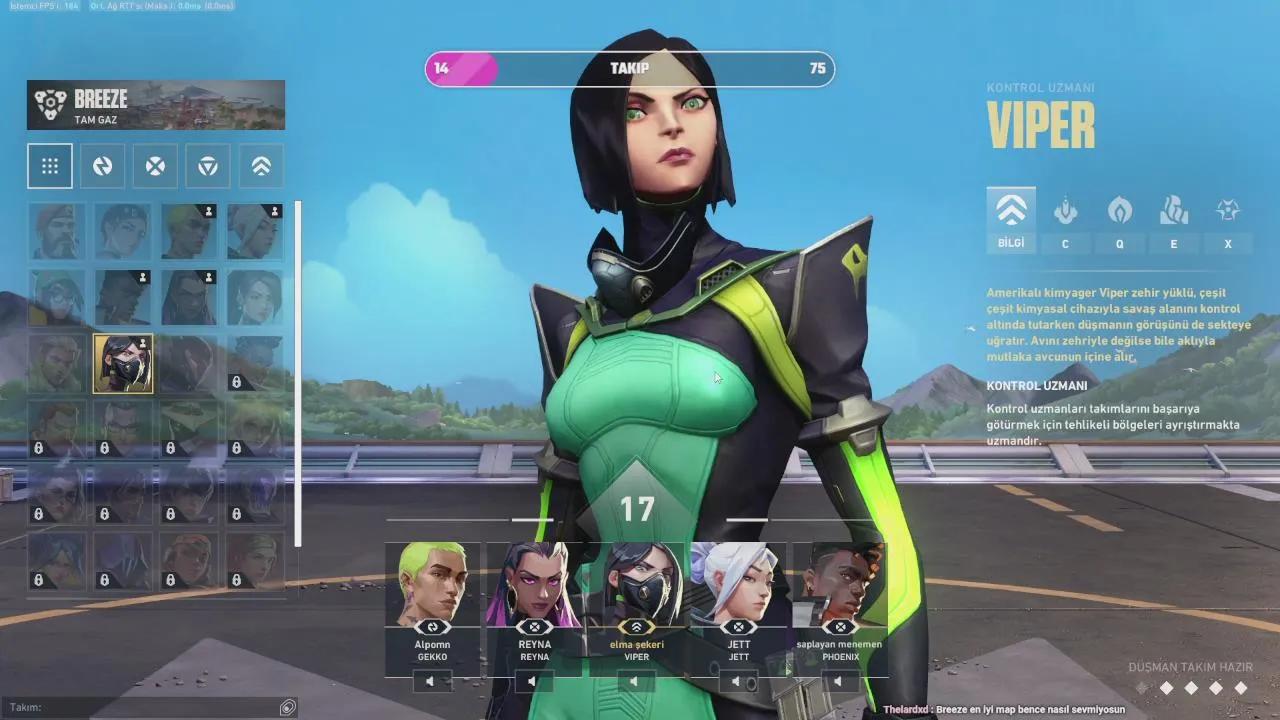Mute JETT's voice chat

click(738, 682)
